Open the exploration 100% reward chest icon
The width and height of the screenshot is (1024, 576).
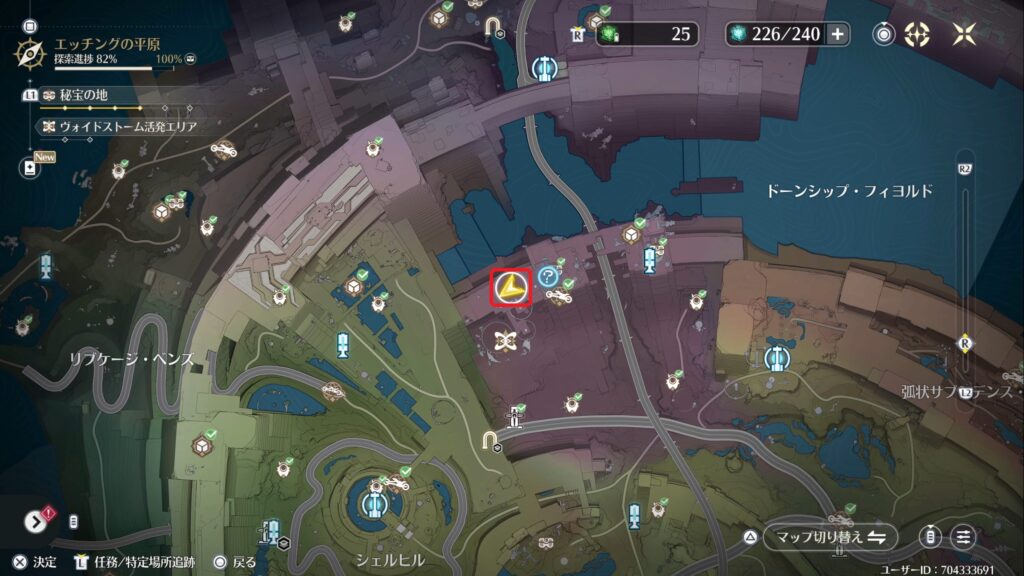pos(190,60)
